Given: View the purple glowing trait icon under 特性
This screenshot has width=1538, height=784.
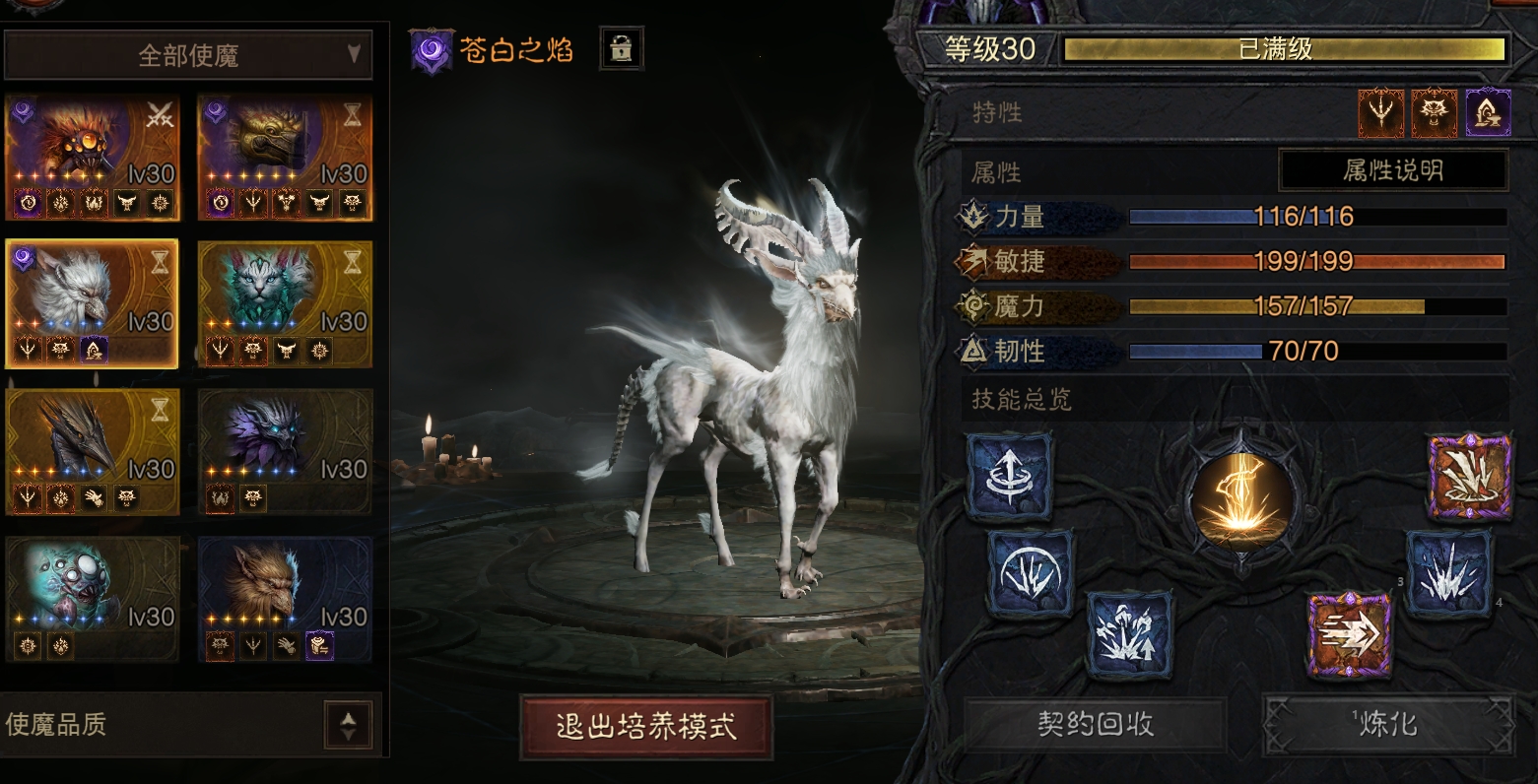Looking at the screenshot, I should 1488,112.
